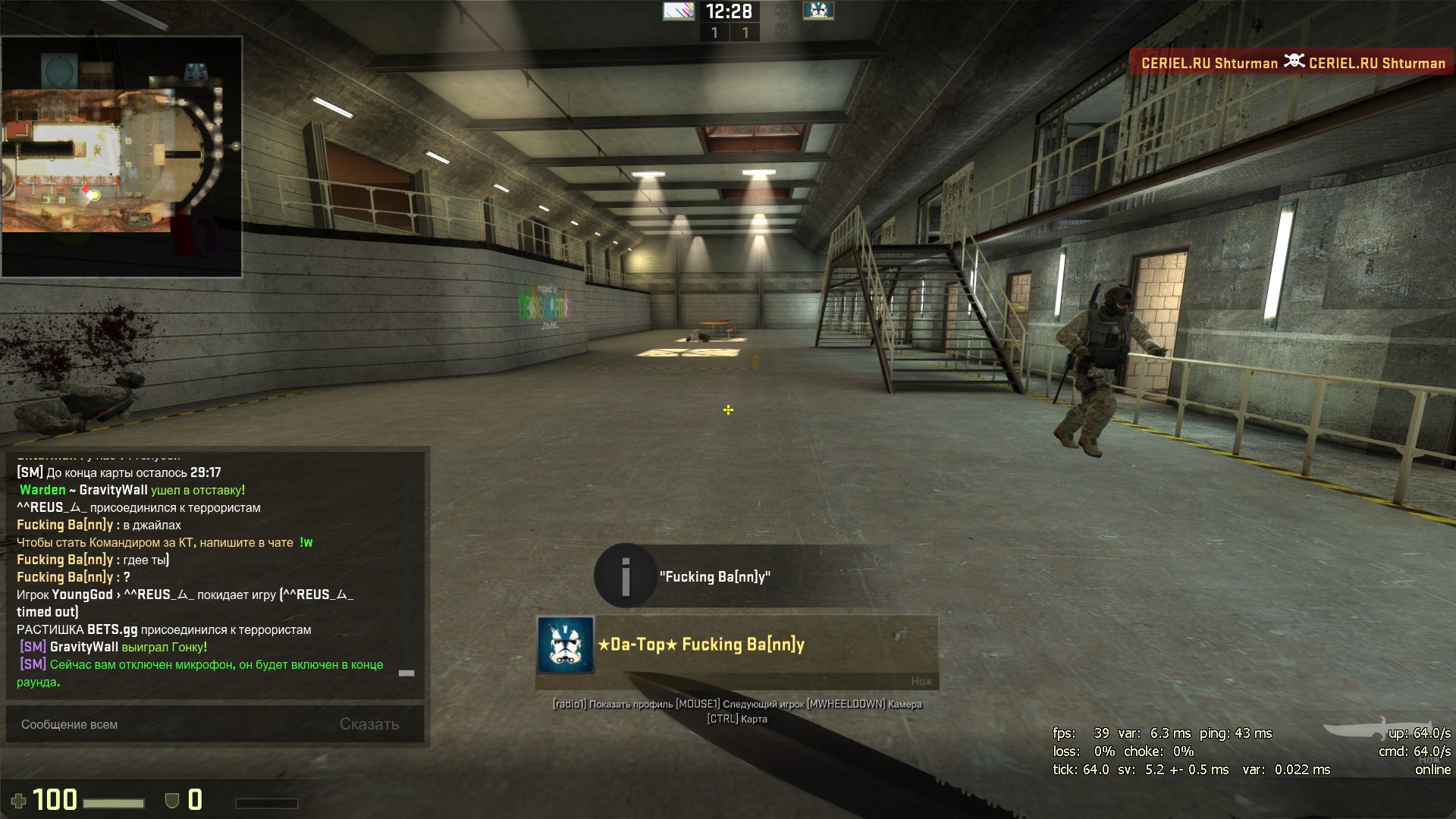Select the spectated player's stormtrooper avatar
Image resolution: width=1456 pixels, height=819 pixels.
[566, 645]
